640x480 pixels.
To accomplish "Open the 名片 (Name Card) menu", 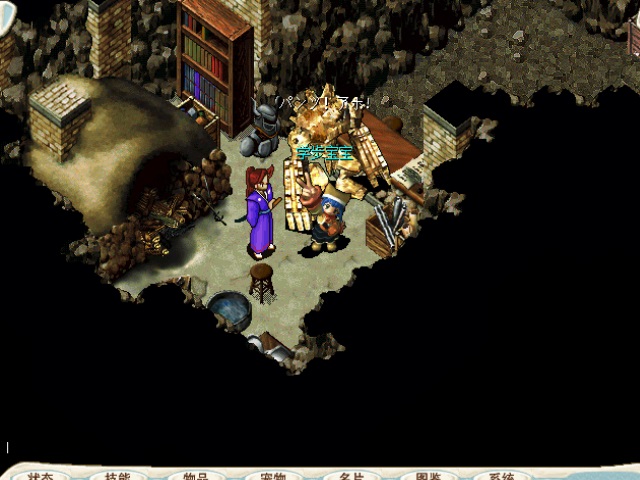I will pyautogui.click(x=350, y=475).
